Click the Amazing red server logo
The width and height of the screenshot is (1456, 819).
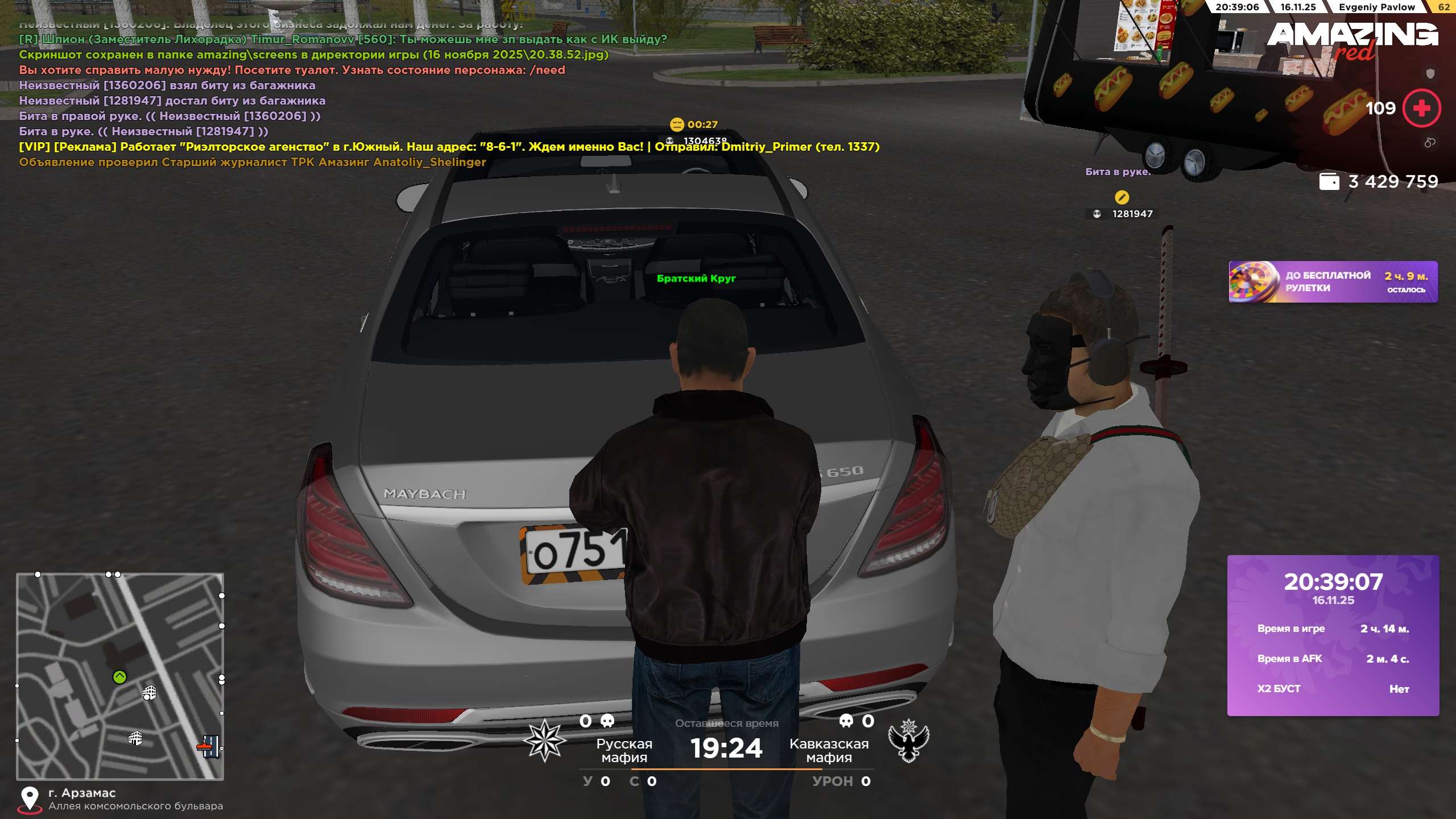(1352, 41)
